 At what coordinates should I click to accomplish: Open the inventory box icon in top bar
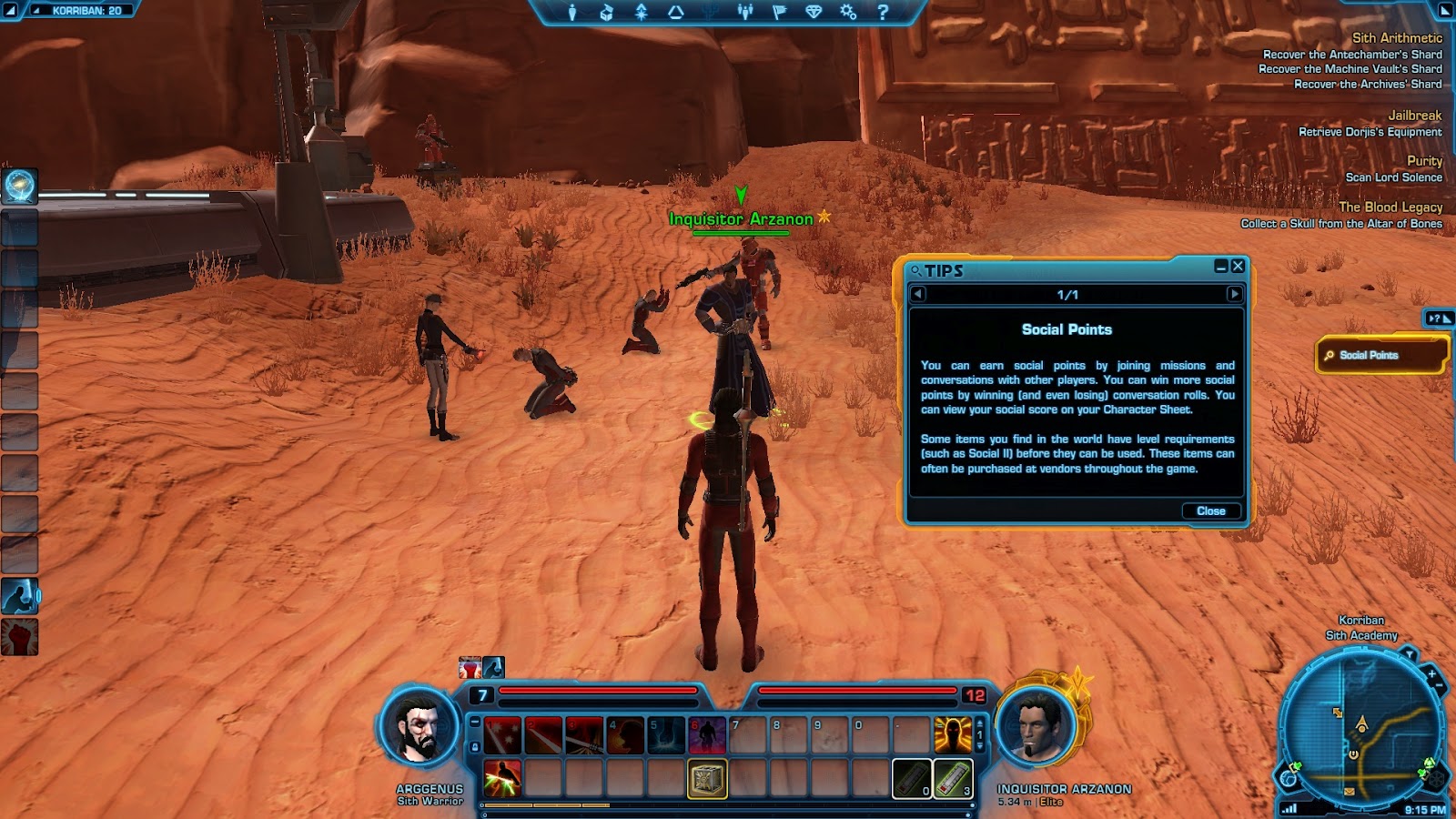point(606,12)
